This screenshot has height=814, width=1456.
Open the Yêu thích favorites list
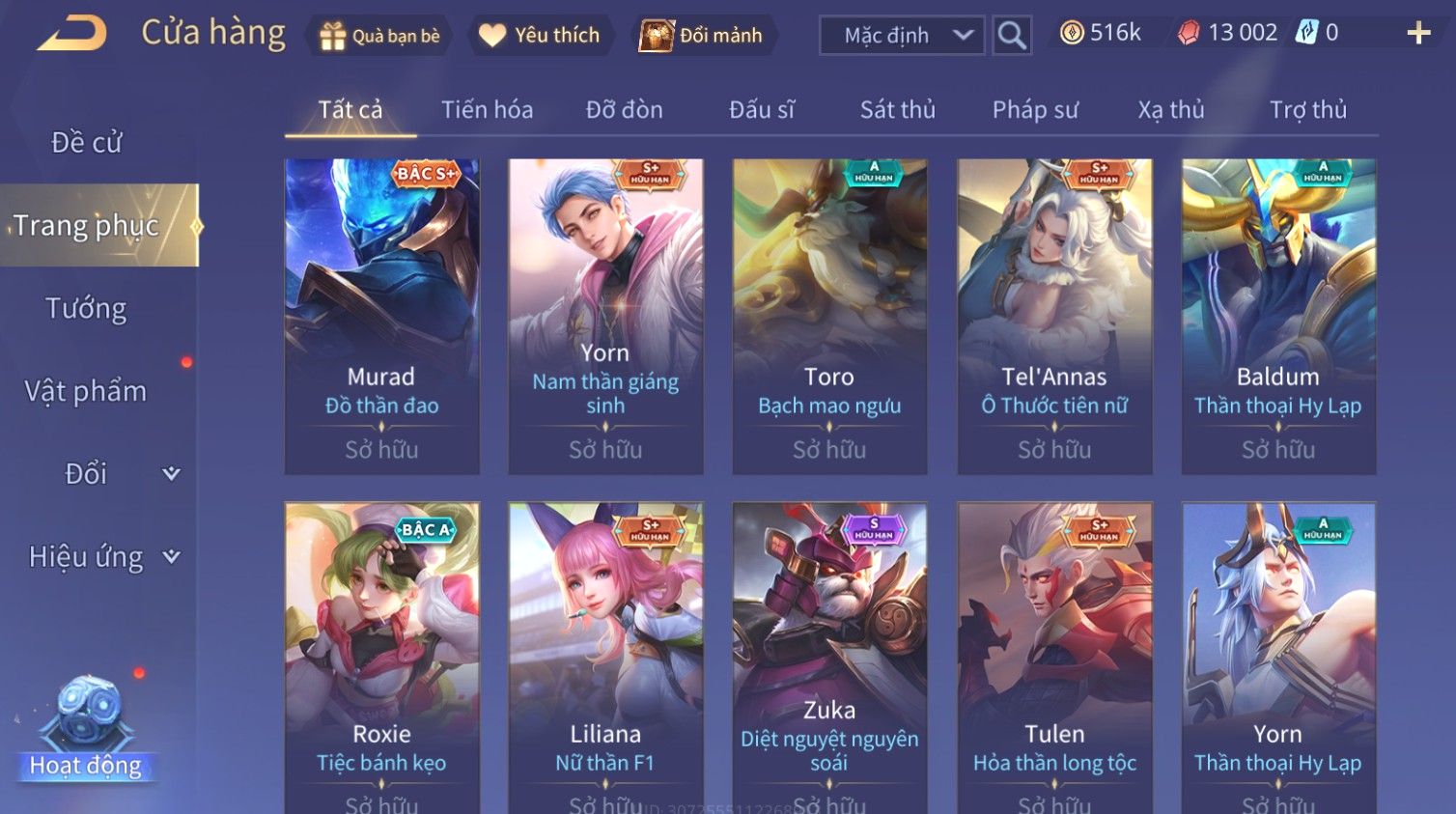[x=541, y=36]
